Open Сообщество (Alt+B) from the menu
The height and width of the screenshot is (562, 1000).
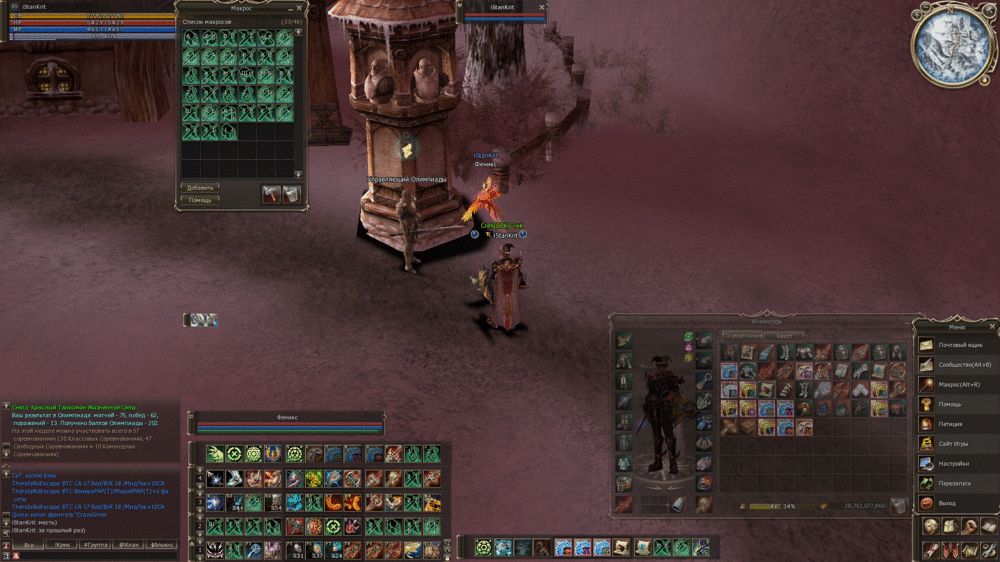pyautogui.click(x=957, y=365)
